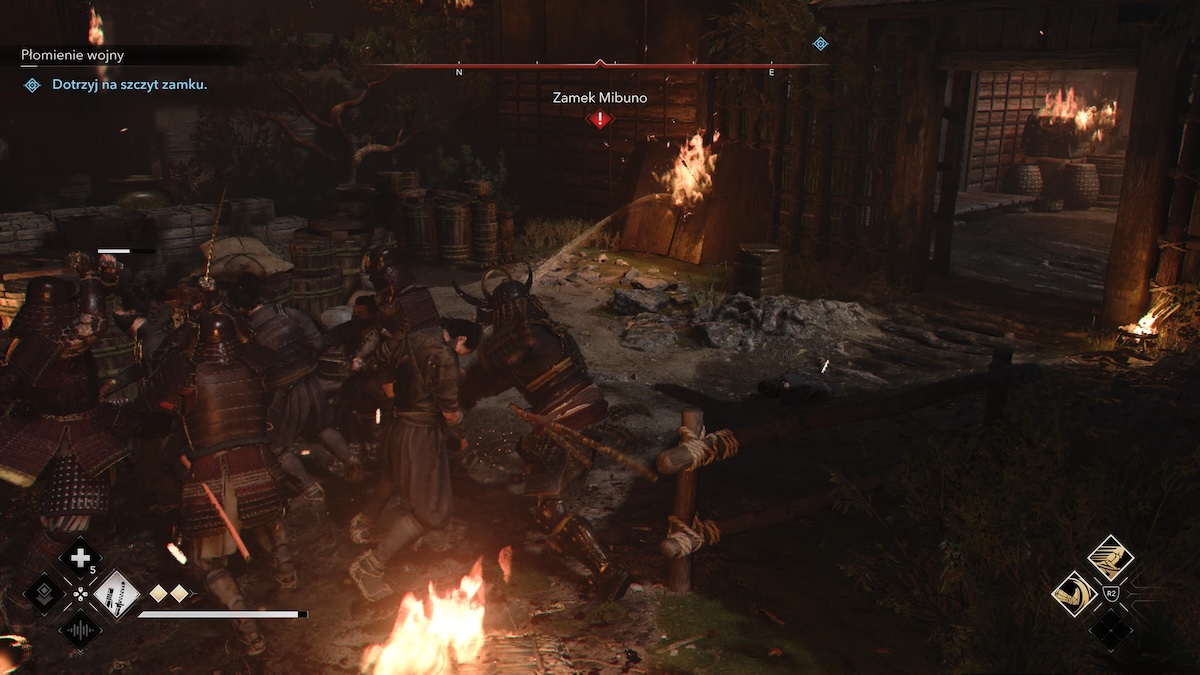Viewport: 1200px width, 675px height.
Task: Select the stacked diamond down-arrow slot
Action: pyautogui.click(x=44, y=594)
